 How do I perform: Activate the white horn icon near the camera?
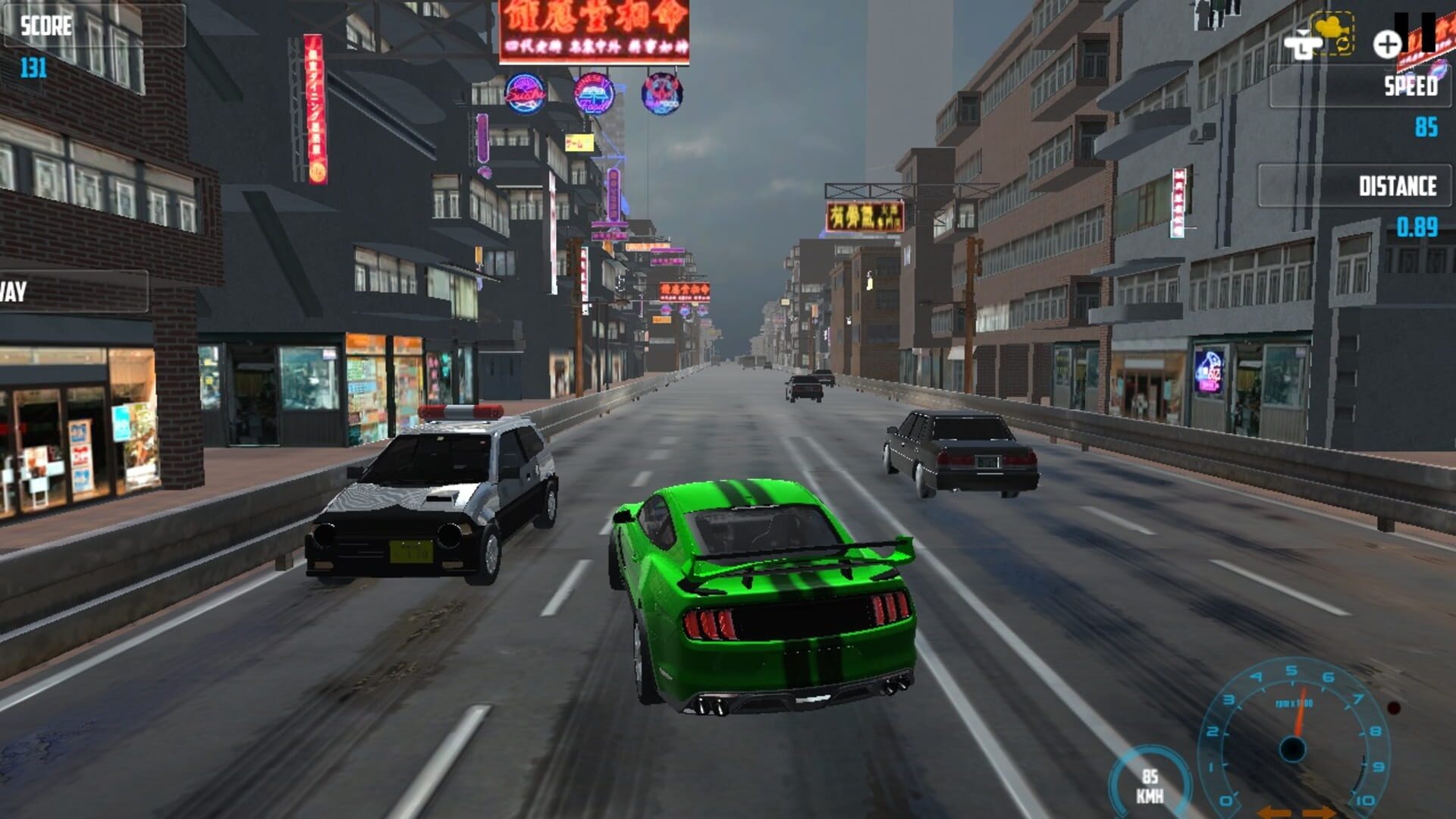pyautogui.click(x=1304, y=45)
